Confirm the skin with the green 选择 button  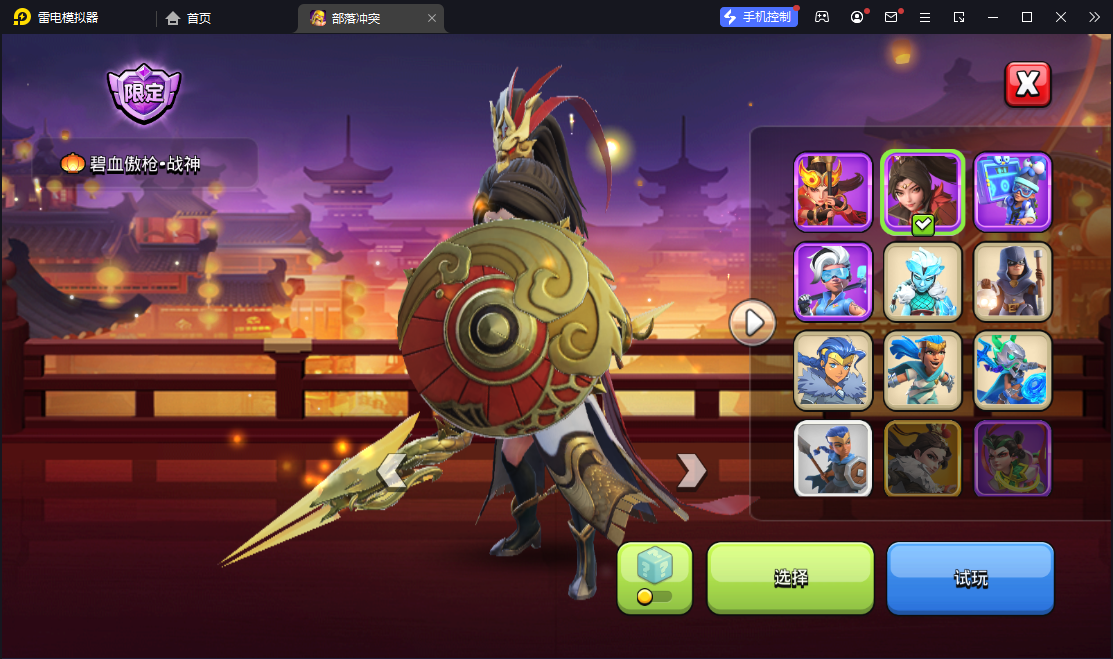click(790, 578)
